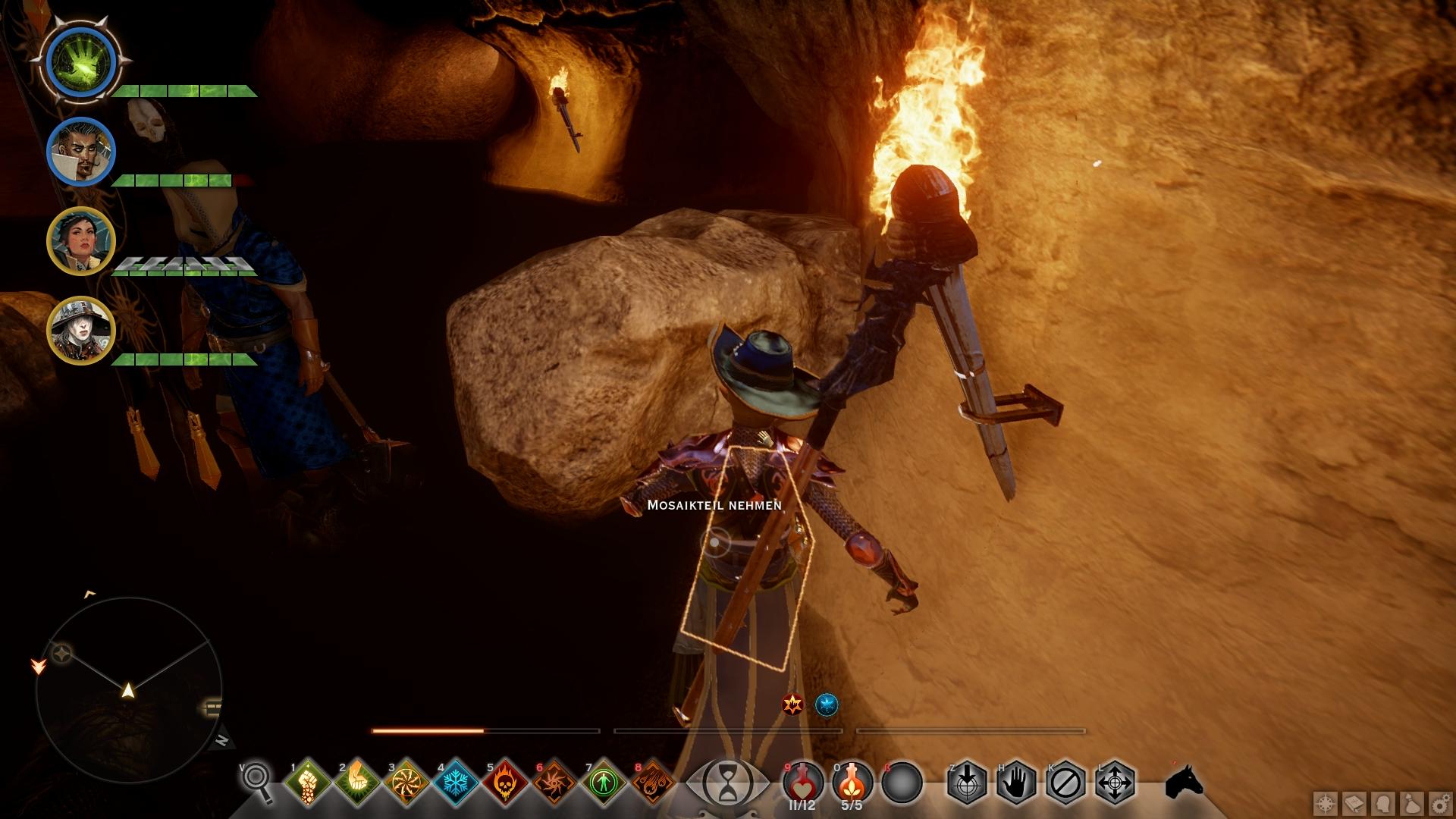The height and width of the screenshot is (819, 1456).
Task: Cast the swirling circle spell
Action: click(x=406, y=781)
